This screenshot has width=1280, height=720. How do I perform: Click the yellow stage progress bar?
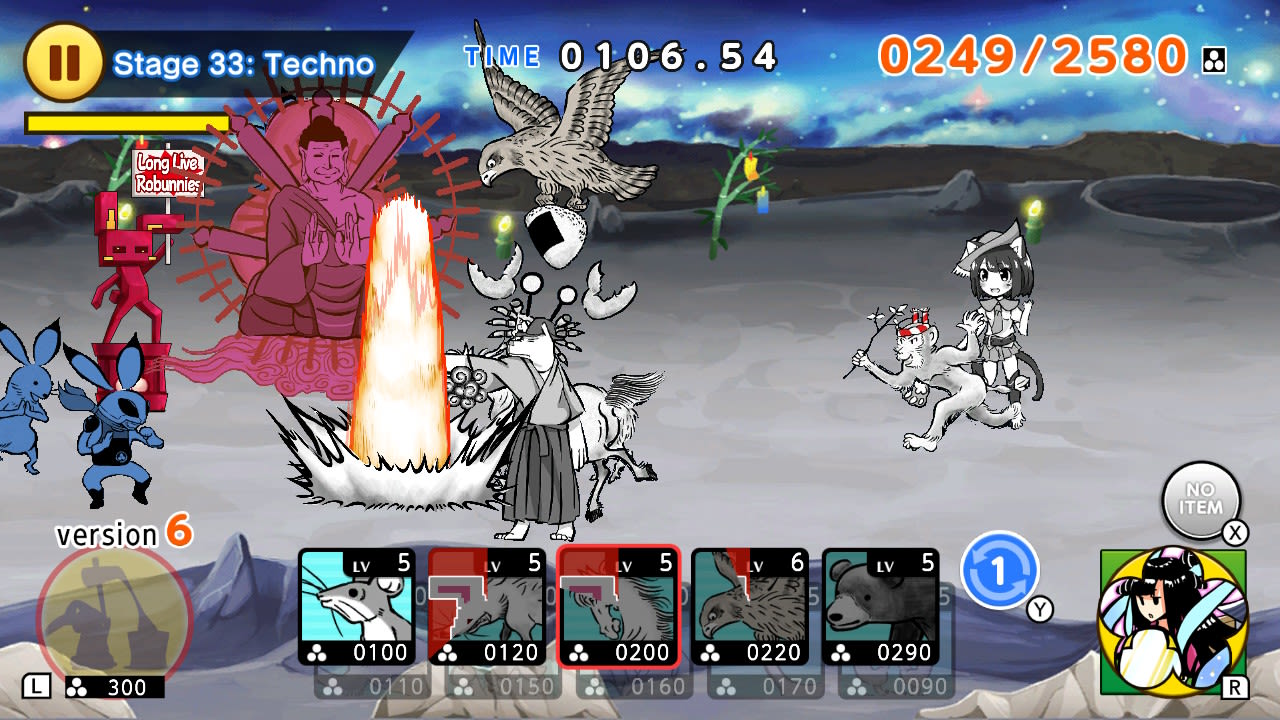125,120
